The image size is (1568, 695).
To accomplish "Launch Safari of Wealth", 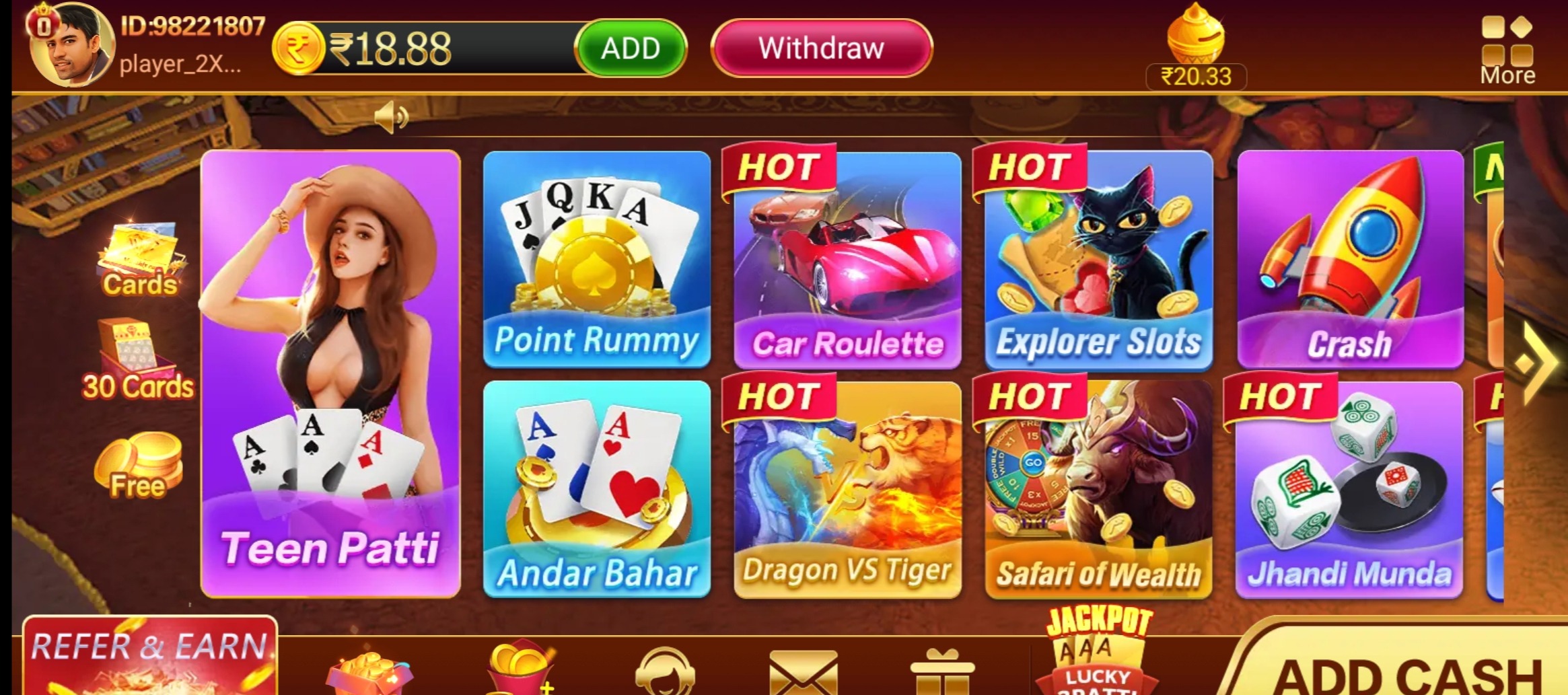I will pos(1098,489).
